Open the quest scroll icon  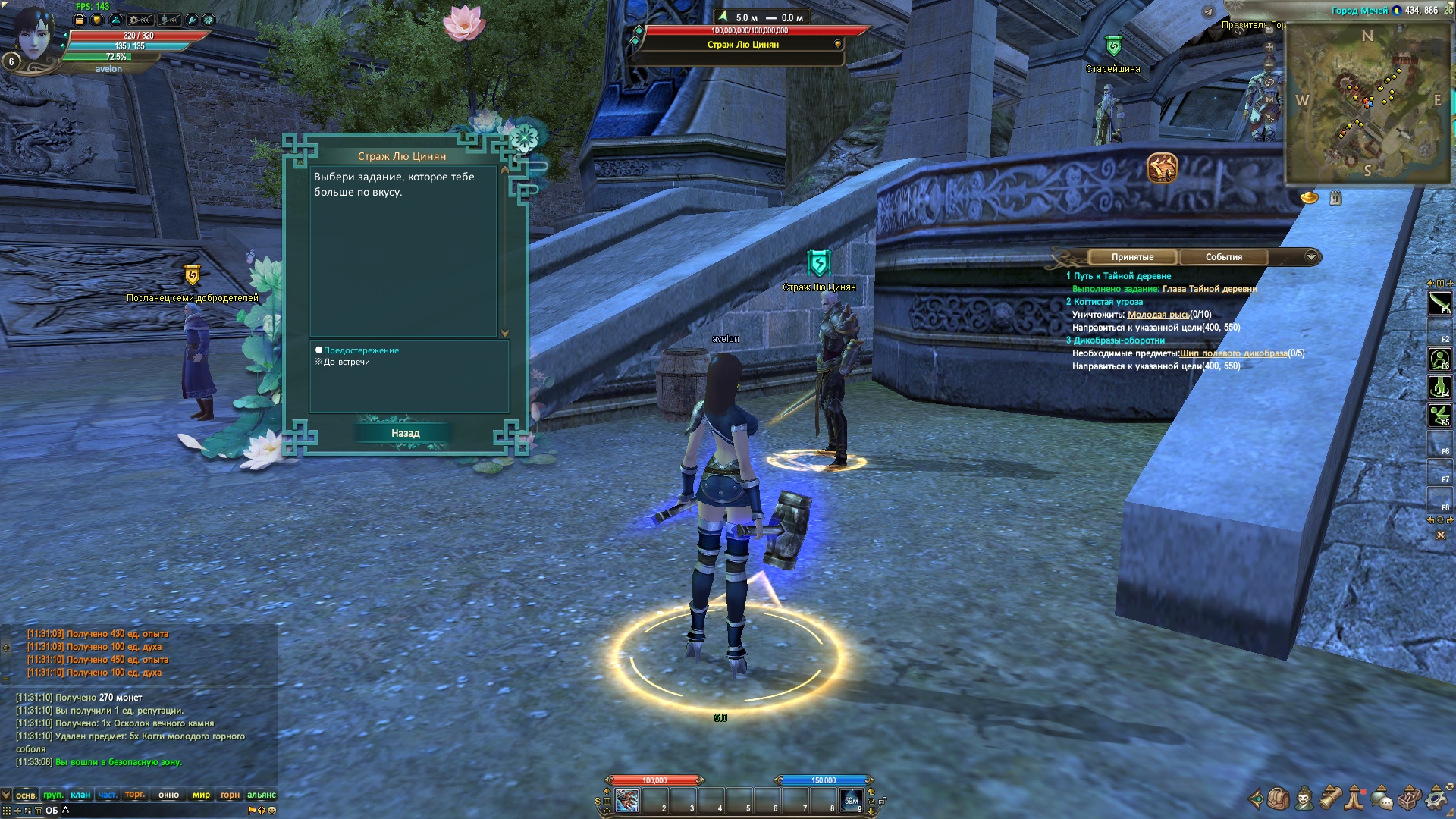pos(1331,799)
